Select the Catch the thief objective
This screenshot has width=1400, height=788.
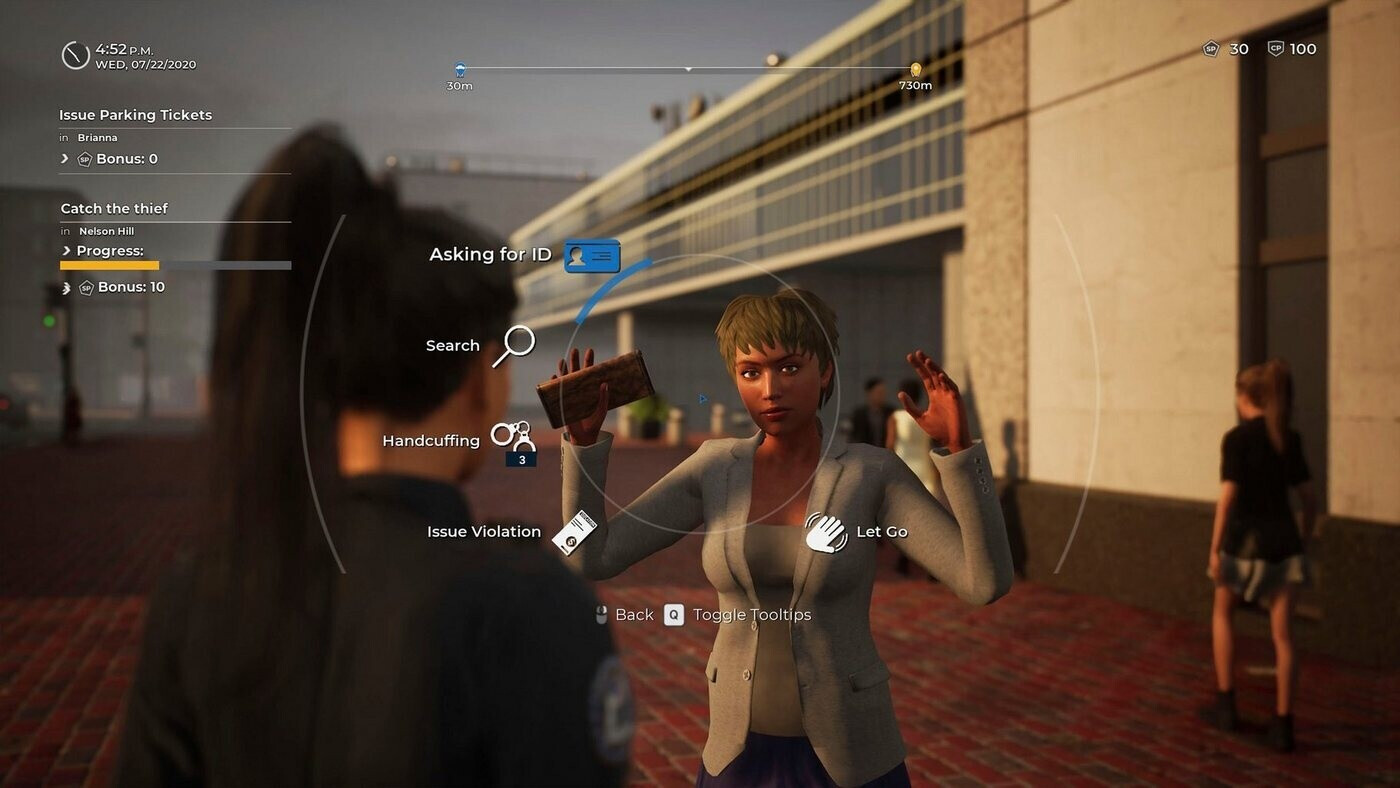114,208
